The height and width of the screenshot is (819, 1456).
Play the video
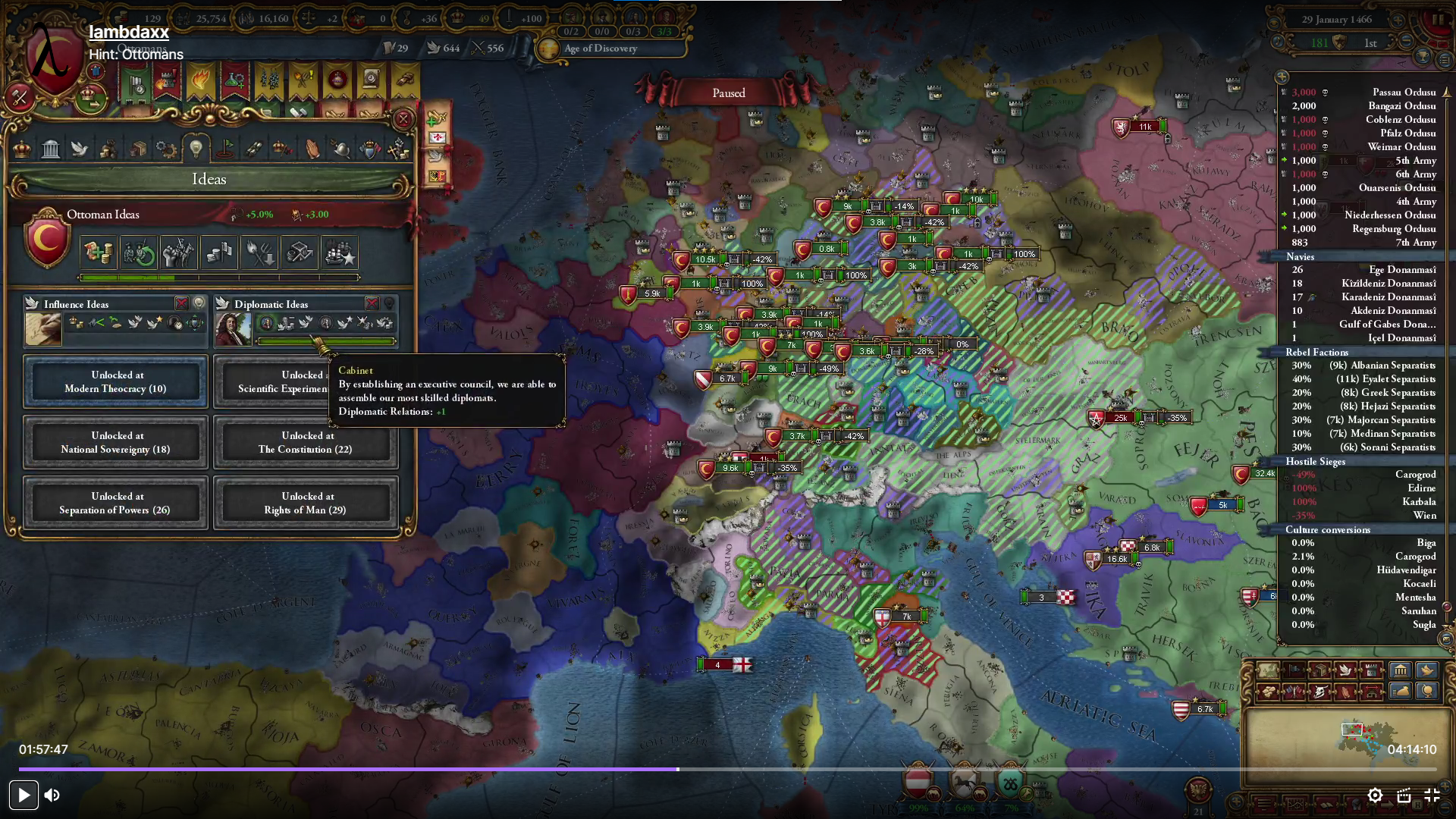click(24, 795)
